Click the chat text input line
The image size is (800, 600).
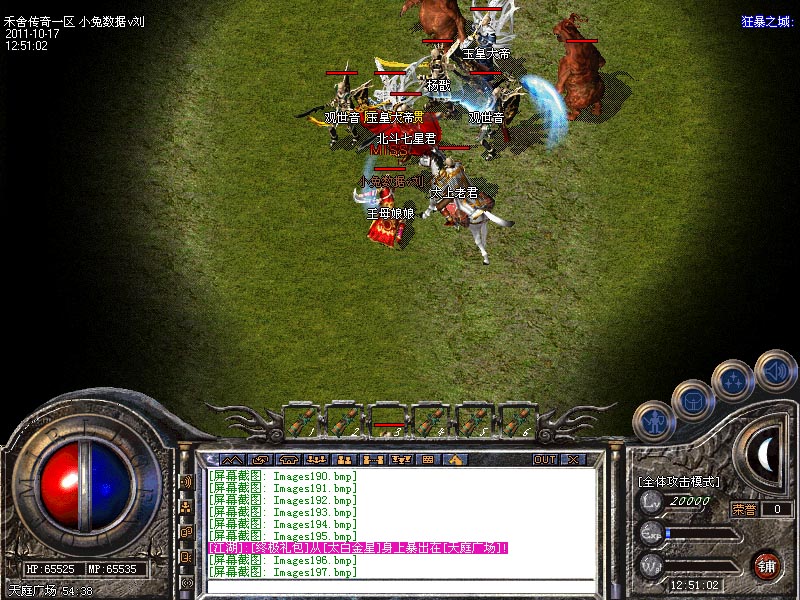coord(400,584)
